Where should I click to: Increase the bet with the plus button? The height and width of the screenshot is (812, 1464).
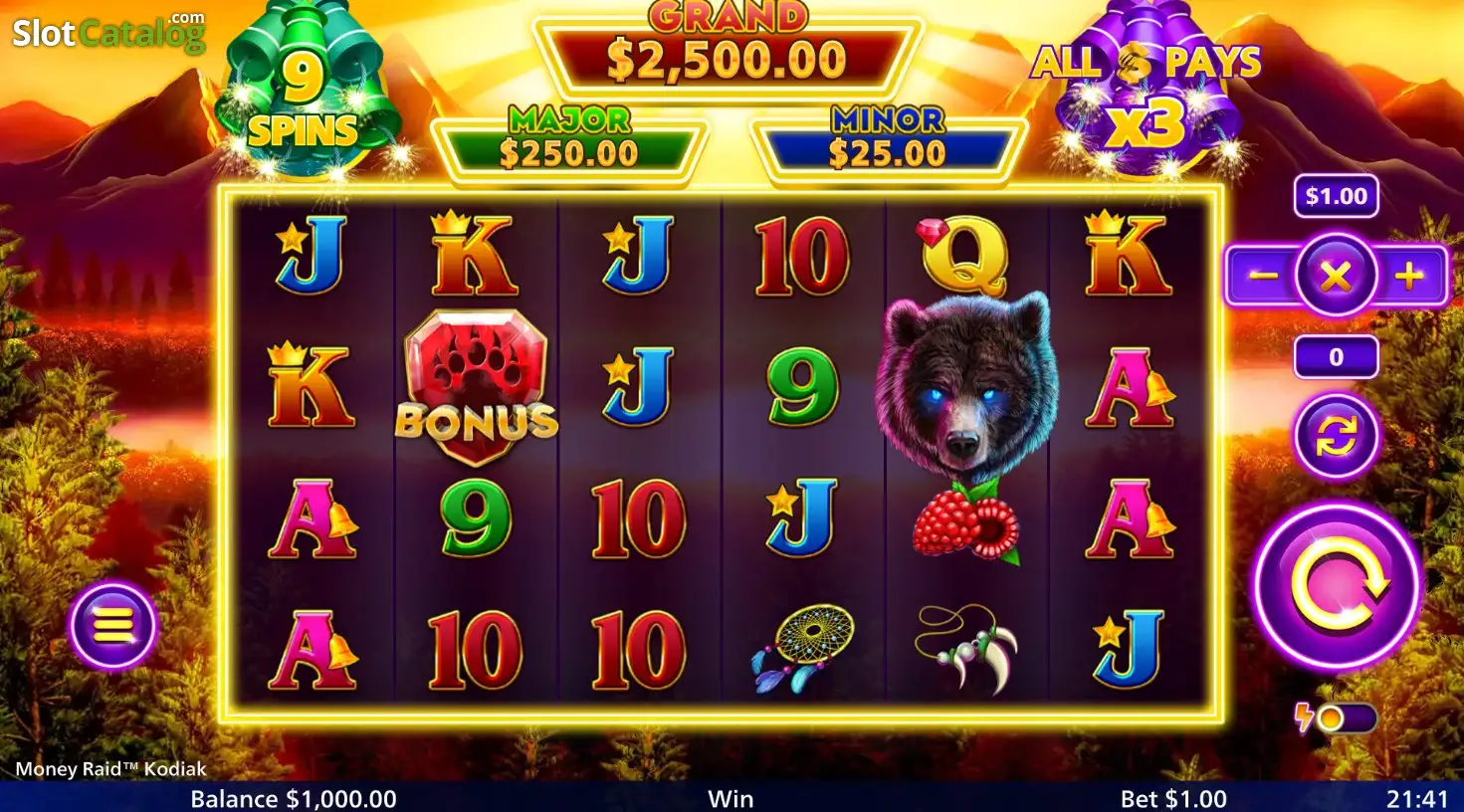click(x=1410, y=276)
